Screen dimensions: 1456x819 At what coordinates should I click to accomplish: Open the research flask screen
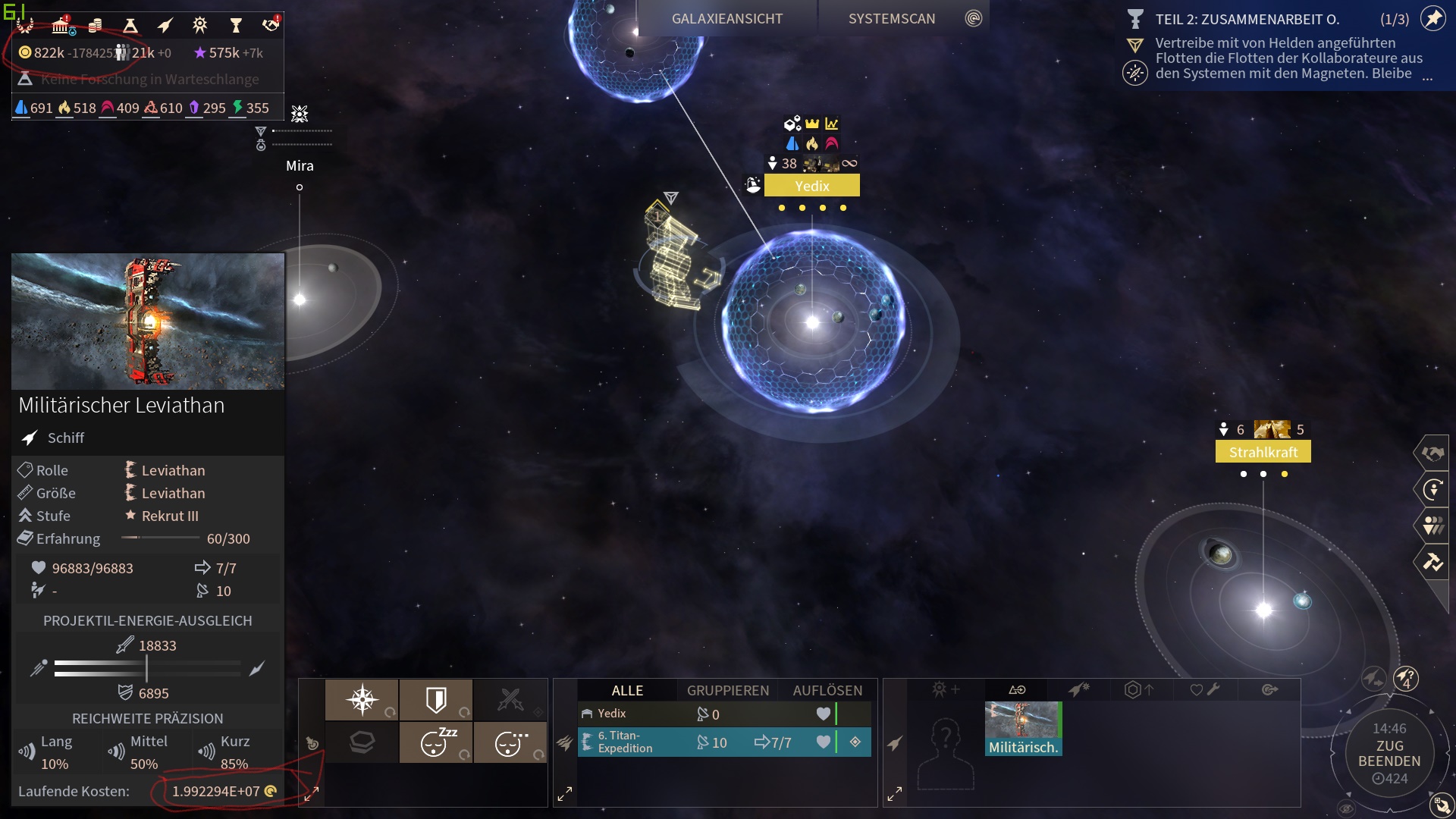point(130,26)
